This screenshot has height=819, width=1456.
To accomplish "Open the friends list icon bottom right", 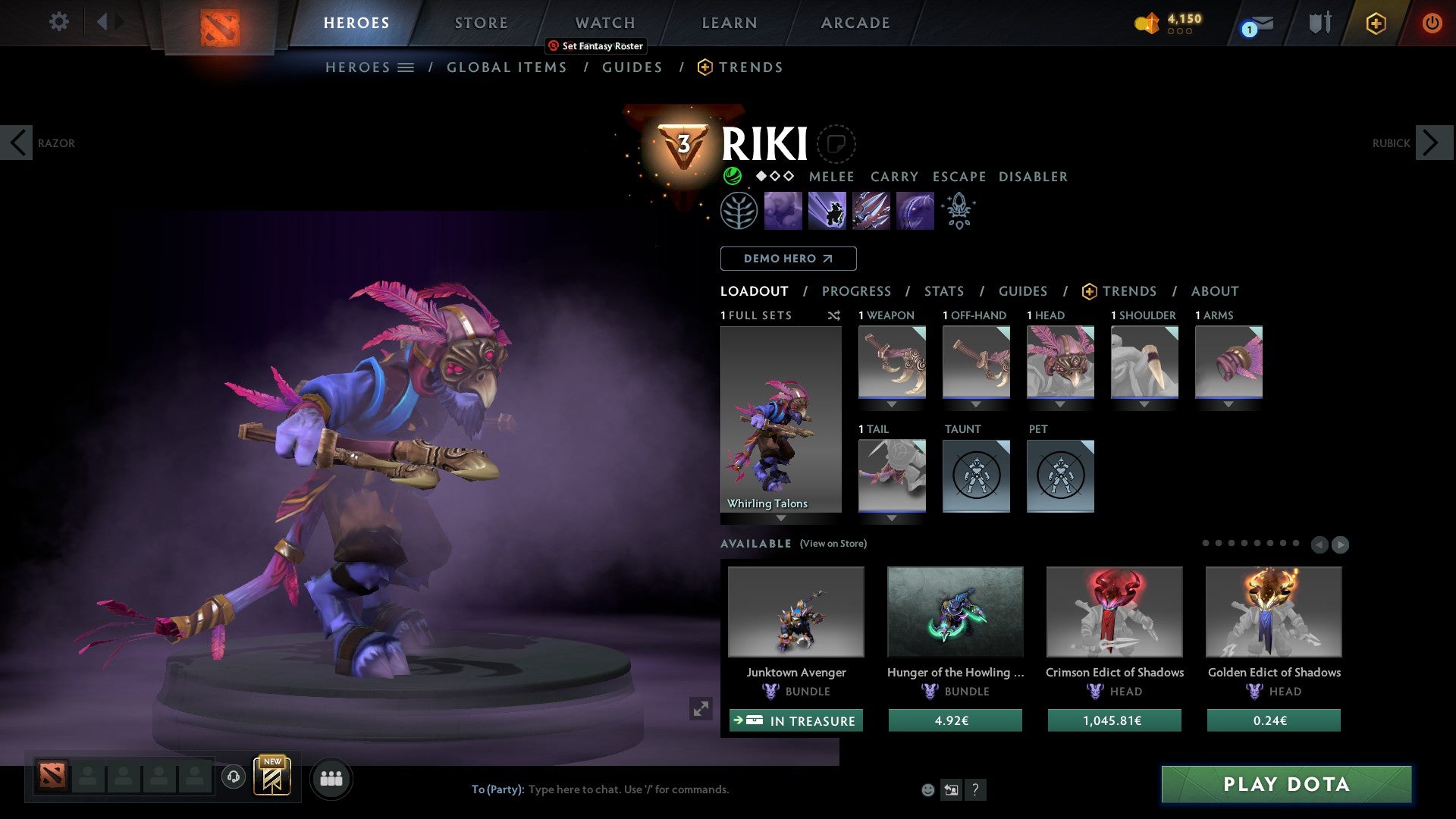I will pyautogui.click(x=331, y=778).
